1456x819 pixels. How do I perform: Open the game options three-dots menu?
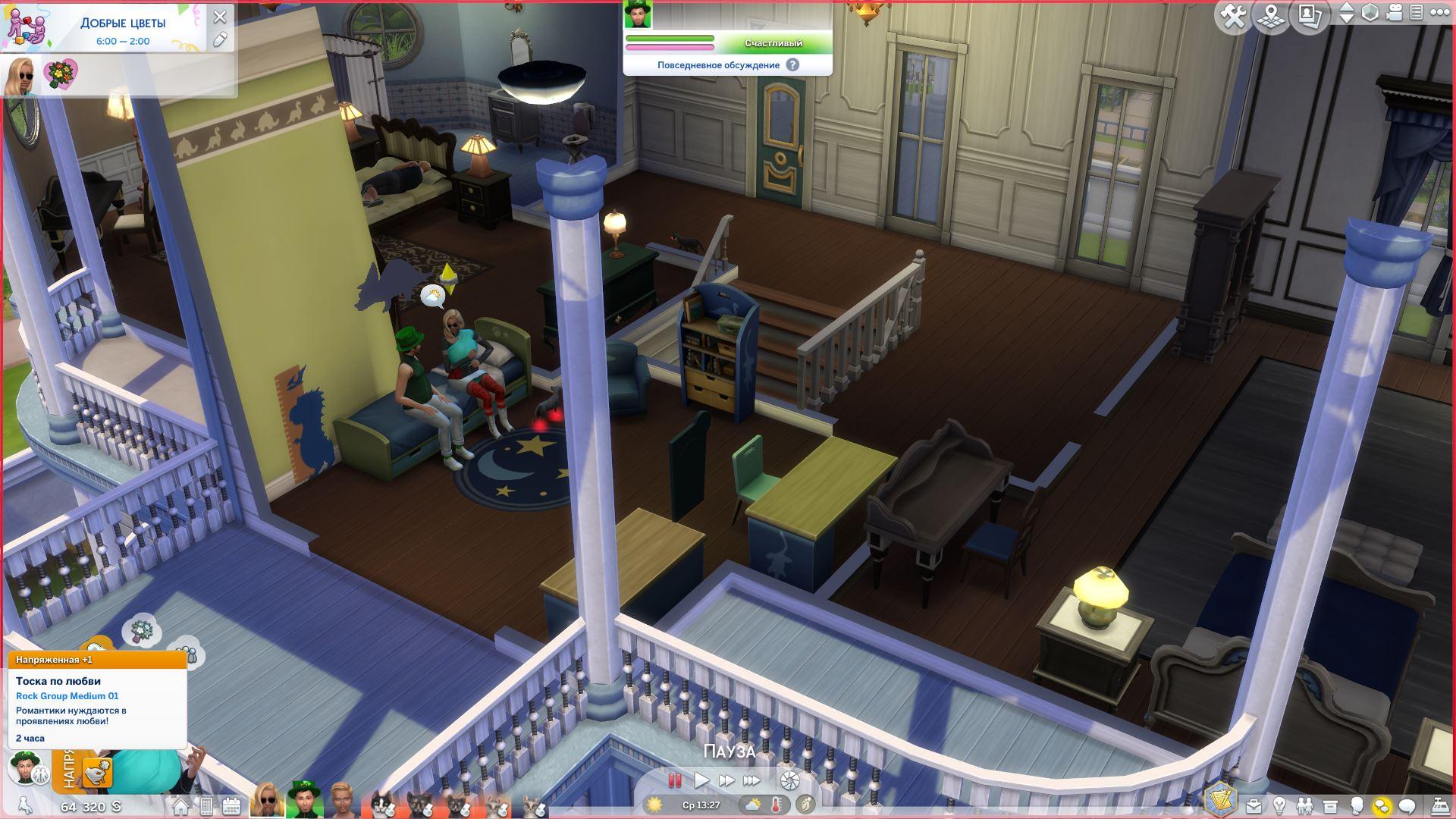pyautogui.click(x=1439, y=13)
